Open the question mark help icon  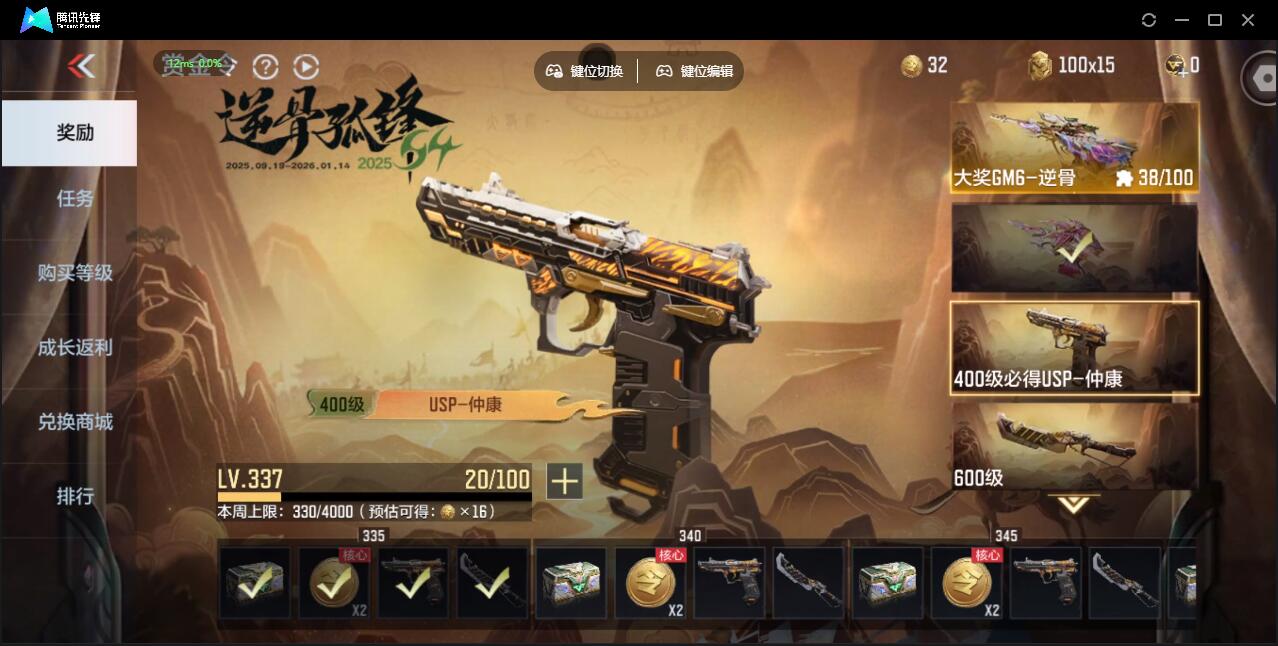tap(265, 67)
